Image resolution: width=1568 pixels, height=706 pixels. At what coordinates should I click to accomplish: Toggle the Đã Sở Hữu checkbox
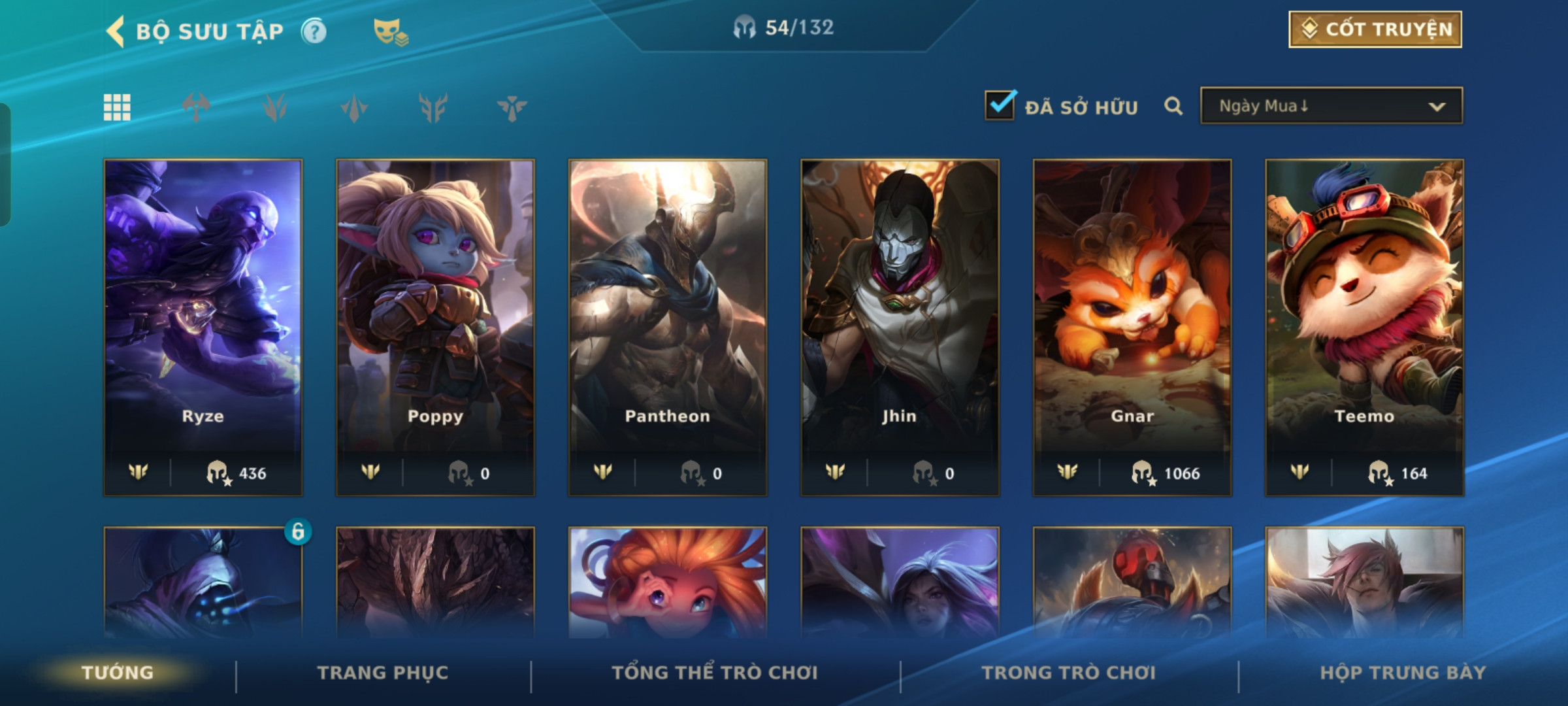tap(1000, 105)
